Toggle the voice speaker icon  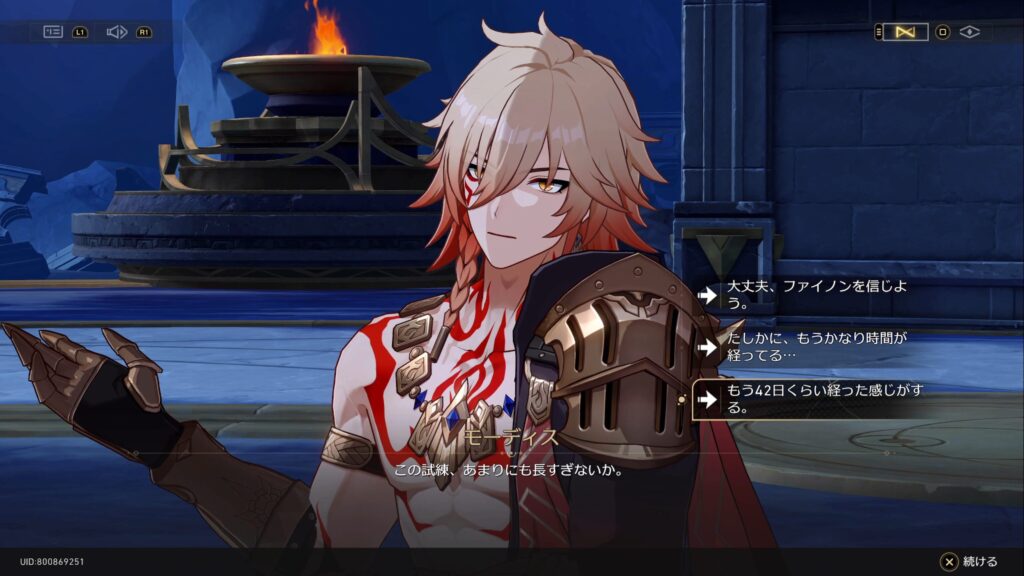click(116, 32)
